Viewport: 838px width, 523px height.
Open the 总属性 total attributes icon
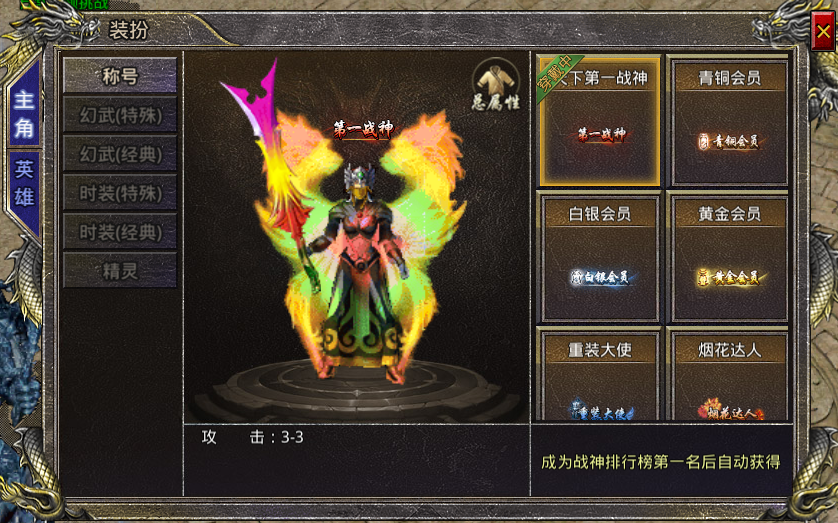(x=496, y=84)
